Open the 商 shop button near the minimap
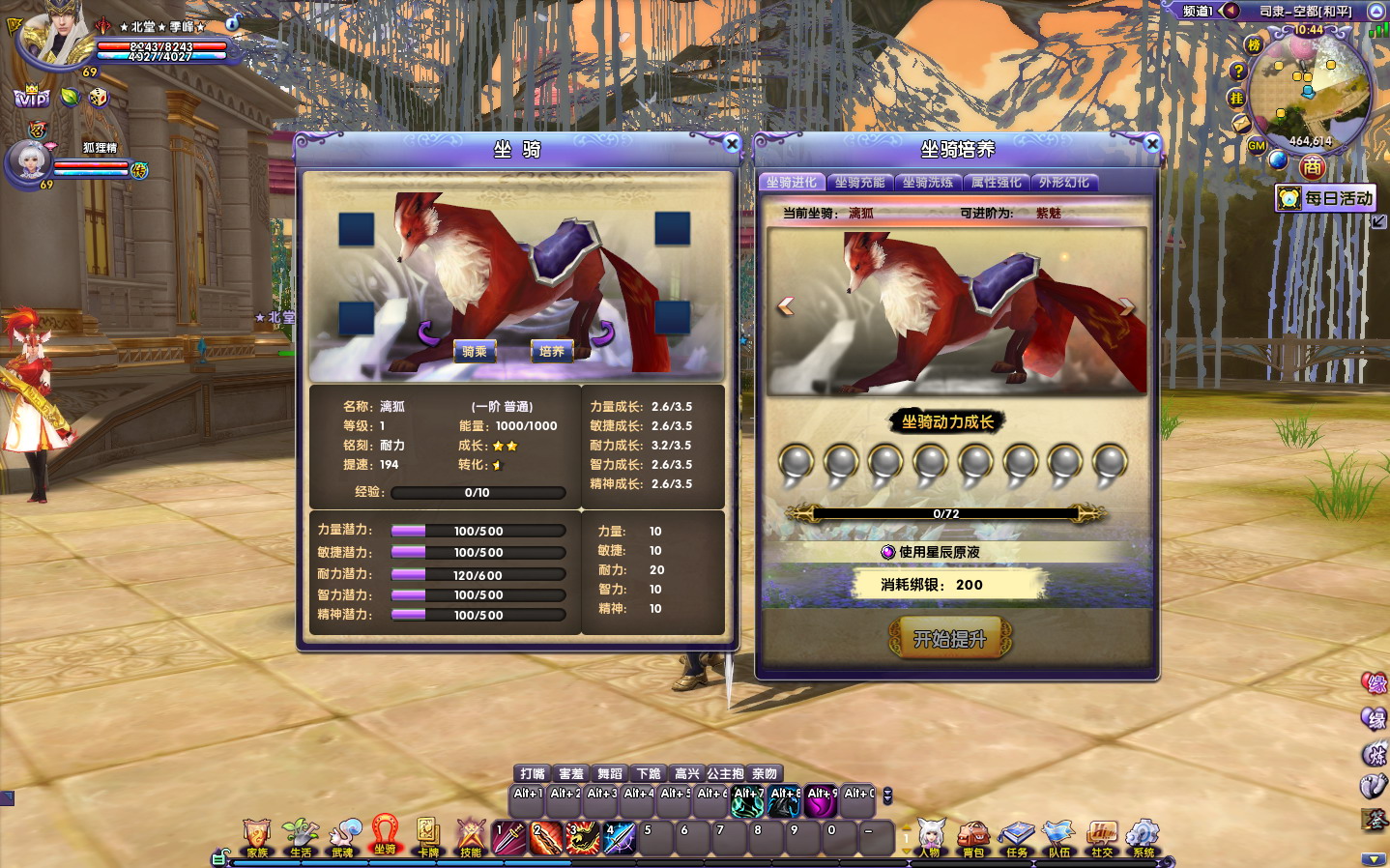The image size is (1390, 868). [x=1312, y=167]
